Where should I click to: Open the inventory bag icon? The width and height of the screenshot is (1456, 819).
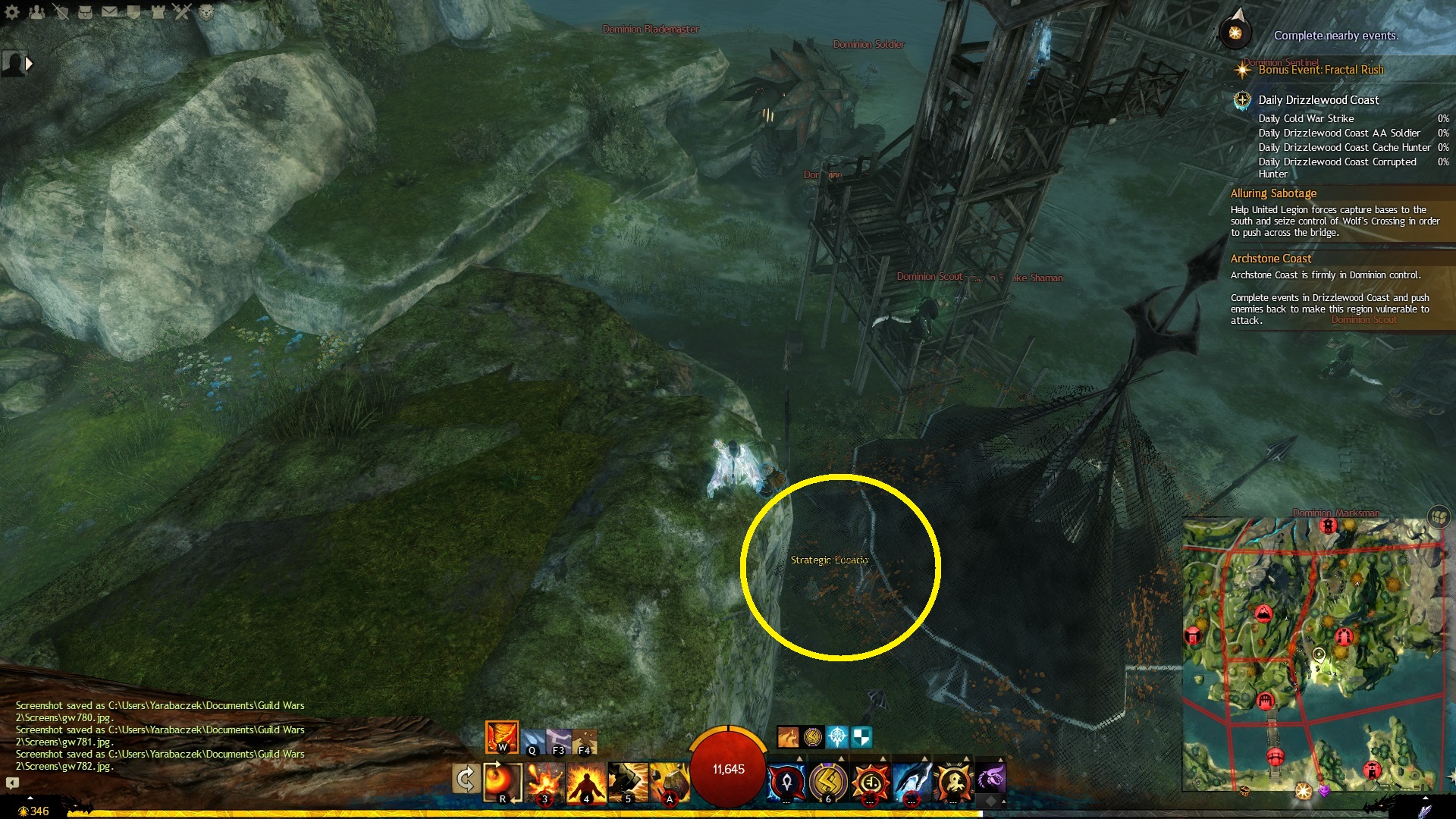point(86,12)
